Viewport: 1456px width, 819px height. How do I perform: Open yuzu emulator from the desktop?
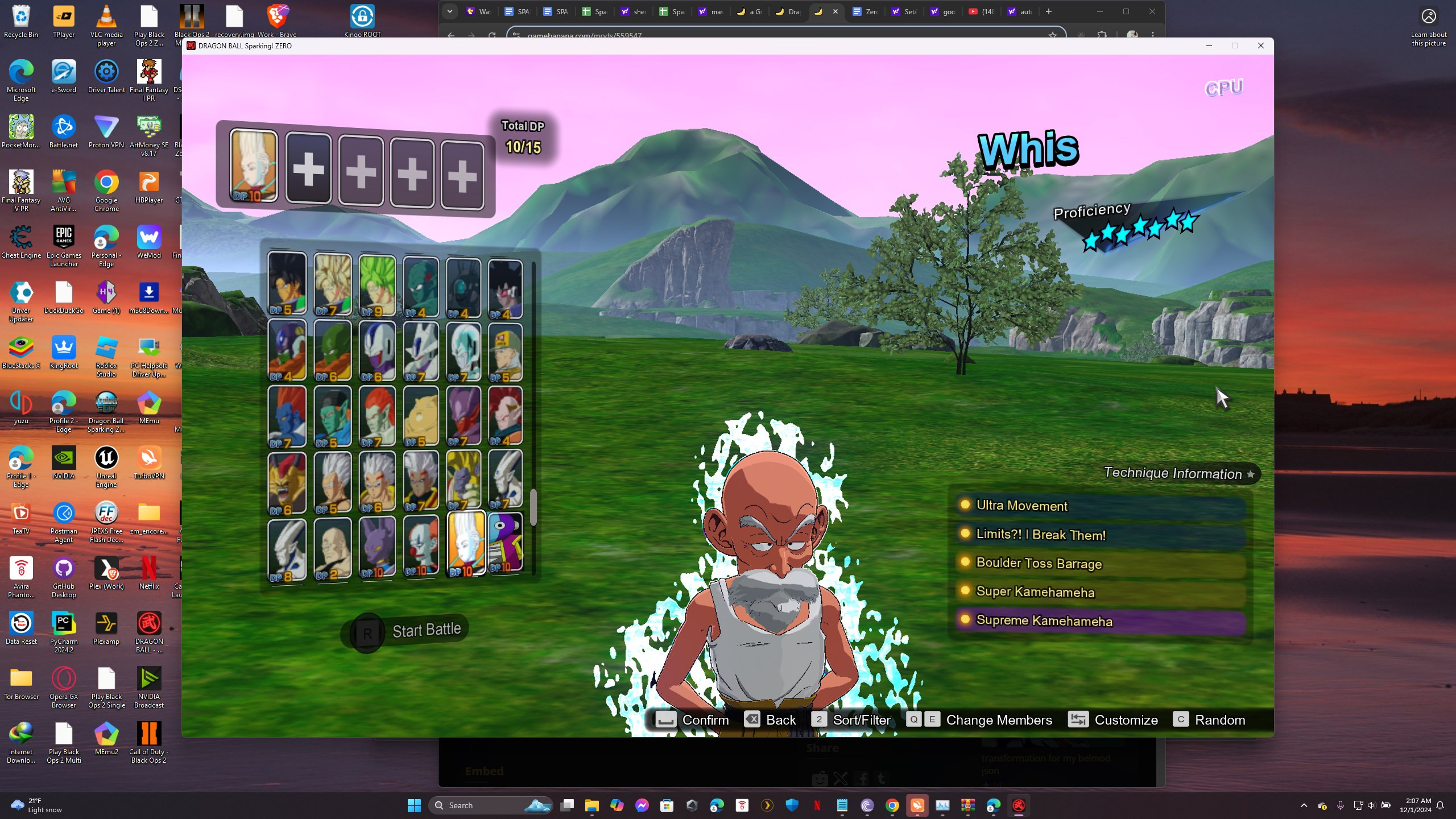21,401
